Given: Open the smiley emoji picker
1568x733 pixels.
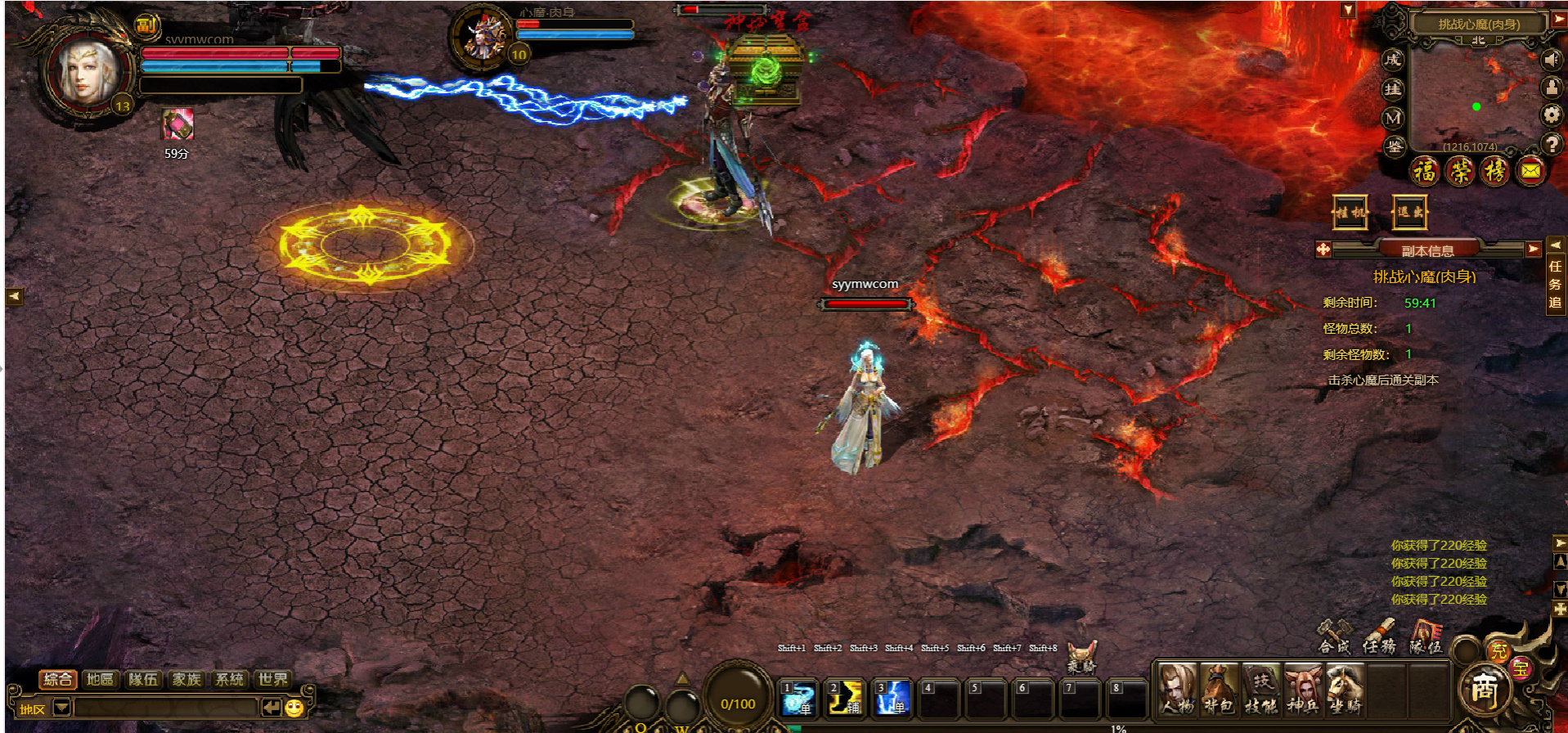Looking at the screenshot, I should tap(295, 708).
